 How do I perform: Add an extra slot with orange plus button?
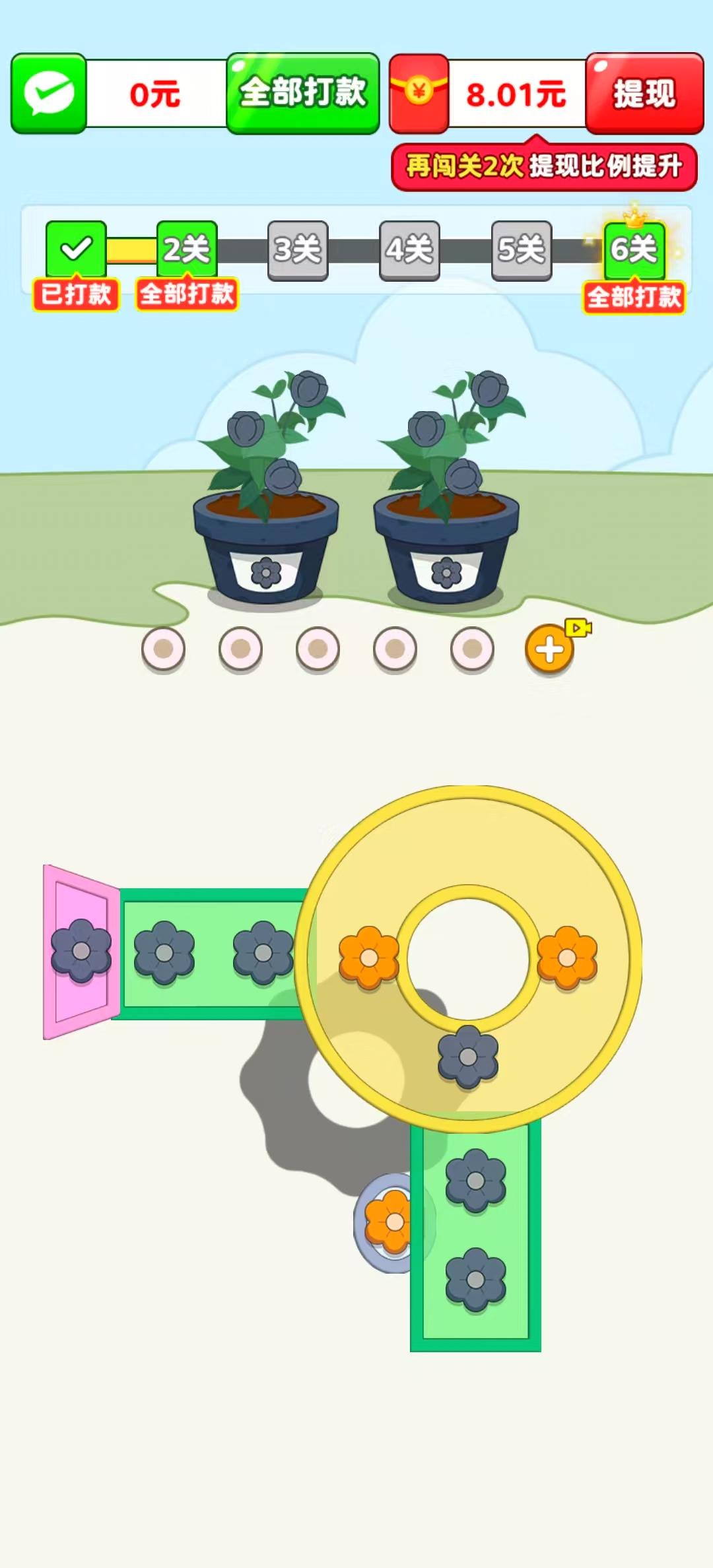tap(549, 650)
